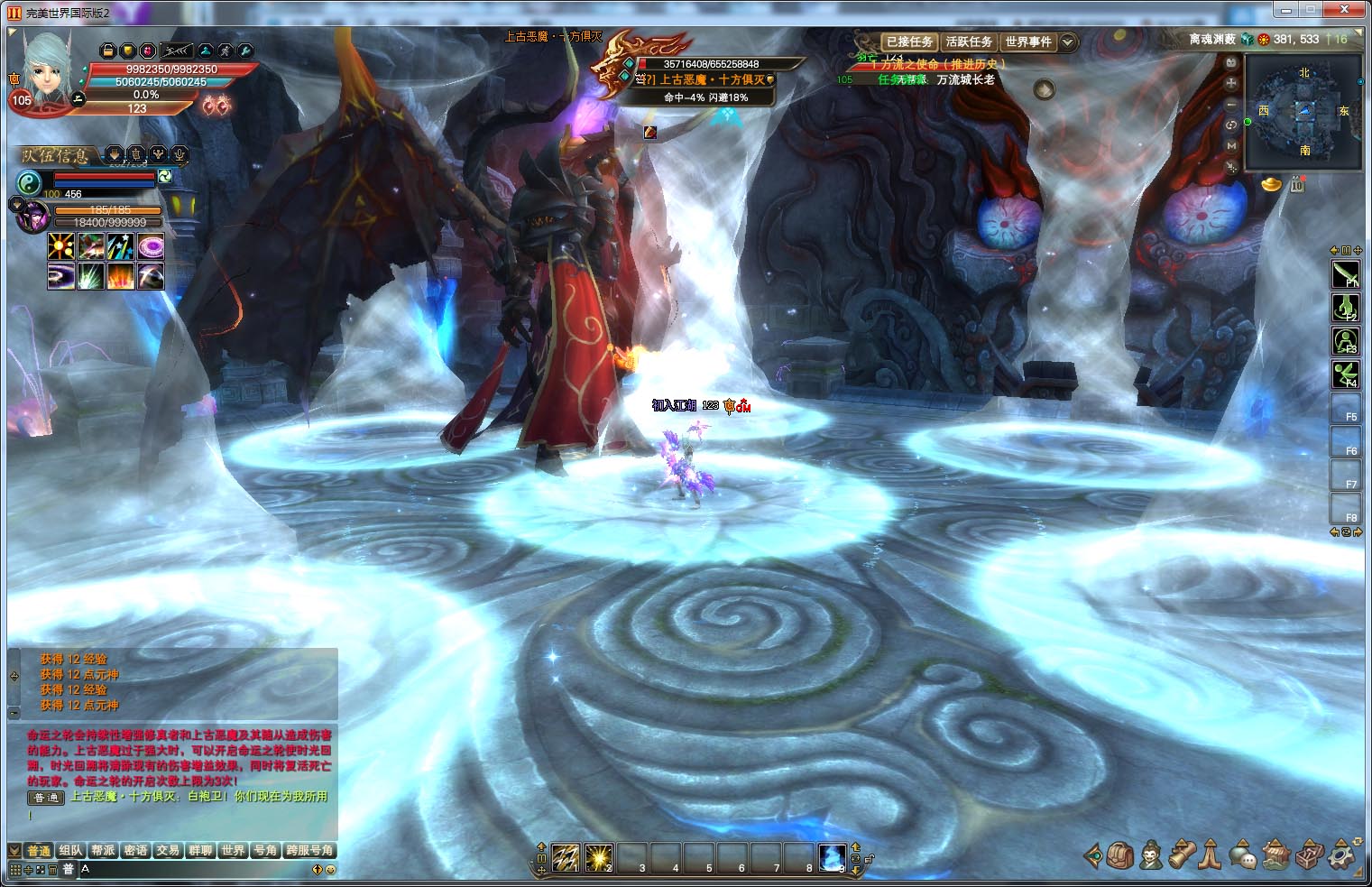Open the 世界 chat channel tab
Viewport: 1372px width, 887px height.
(233, 850)
